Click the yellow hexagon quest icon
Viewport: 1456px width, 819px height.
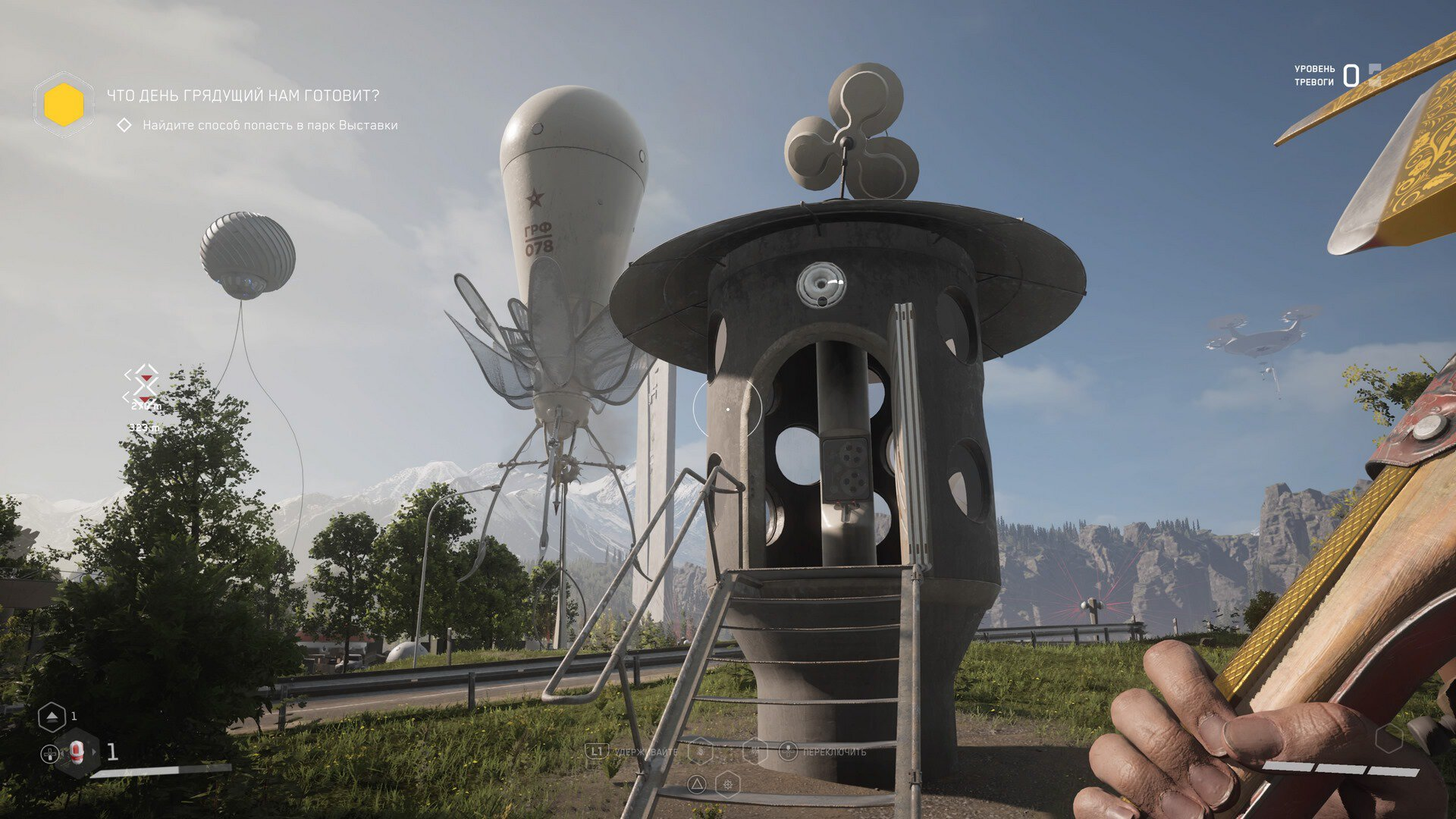coord(64,104)
